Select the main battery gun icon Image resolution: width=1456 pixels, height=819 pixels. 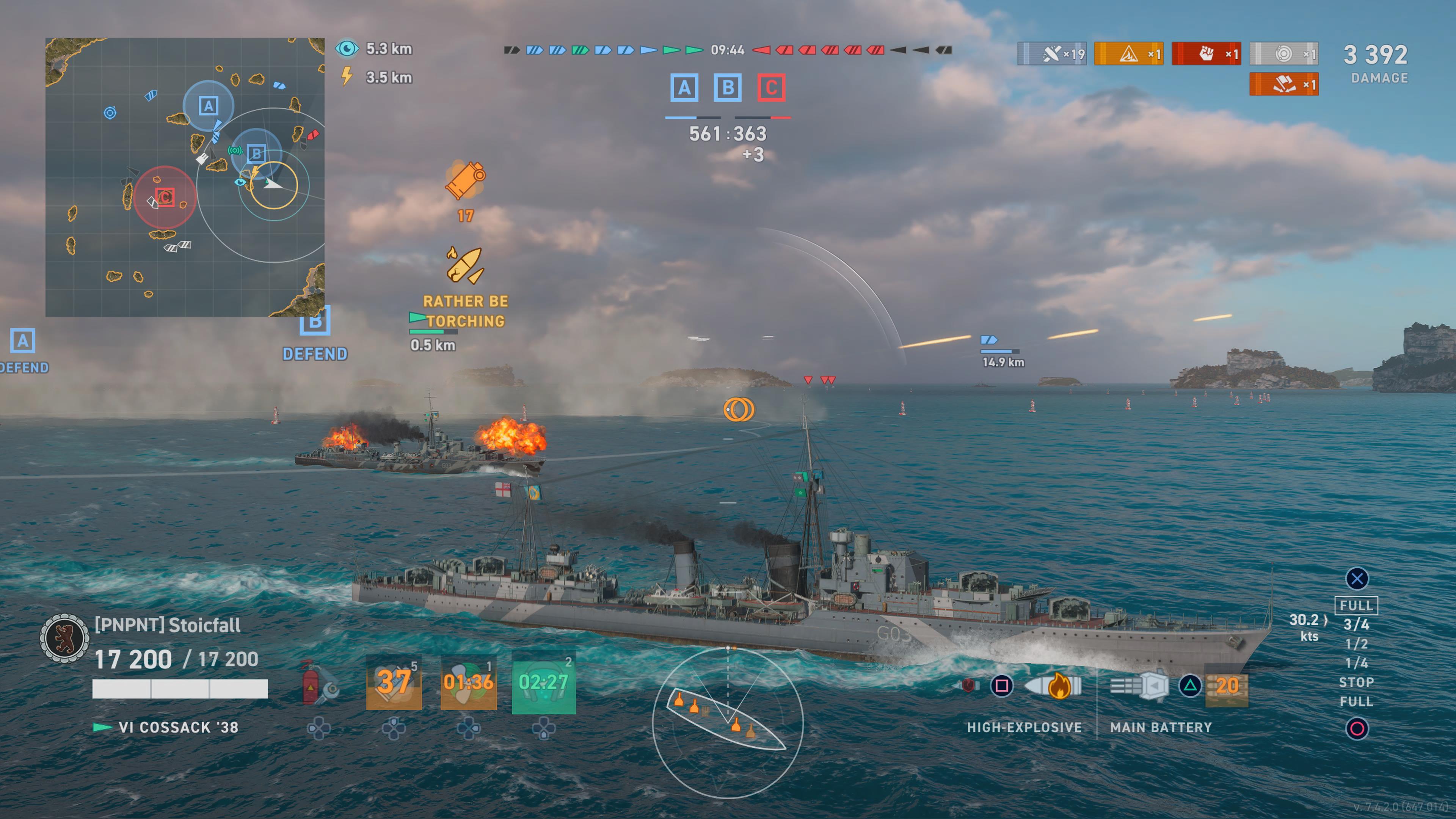pos(1139,686)
